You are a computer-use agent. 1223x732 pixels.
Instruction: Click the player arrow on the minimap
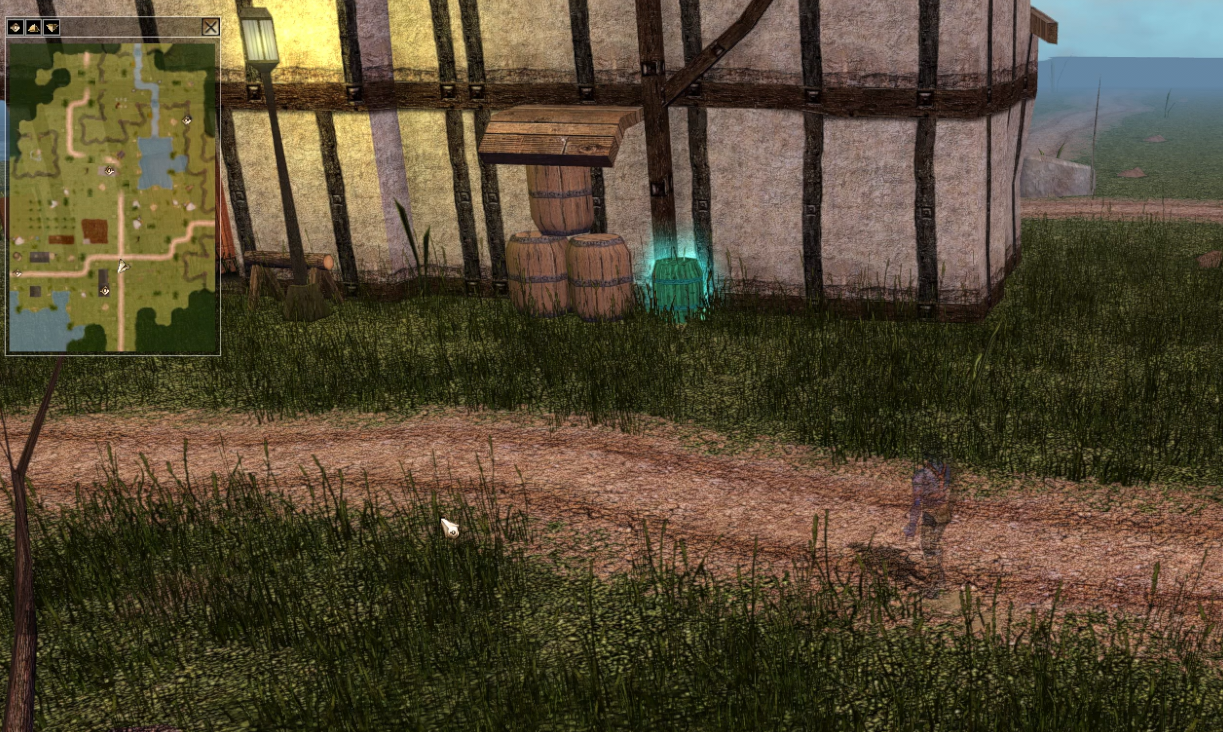point(121,266)
